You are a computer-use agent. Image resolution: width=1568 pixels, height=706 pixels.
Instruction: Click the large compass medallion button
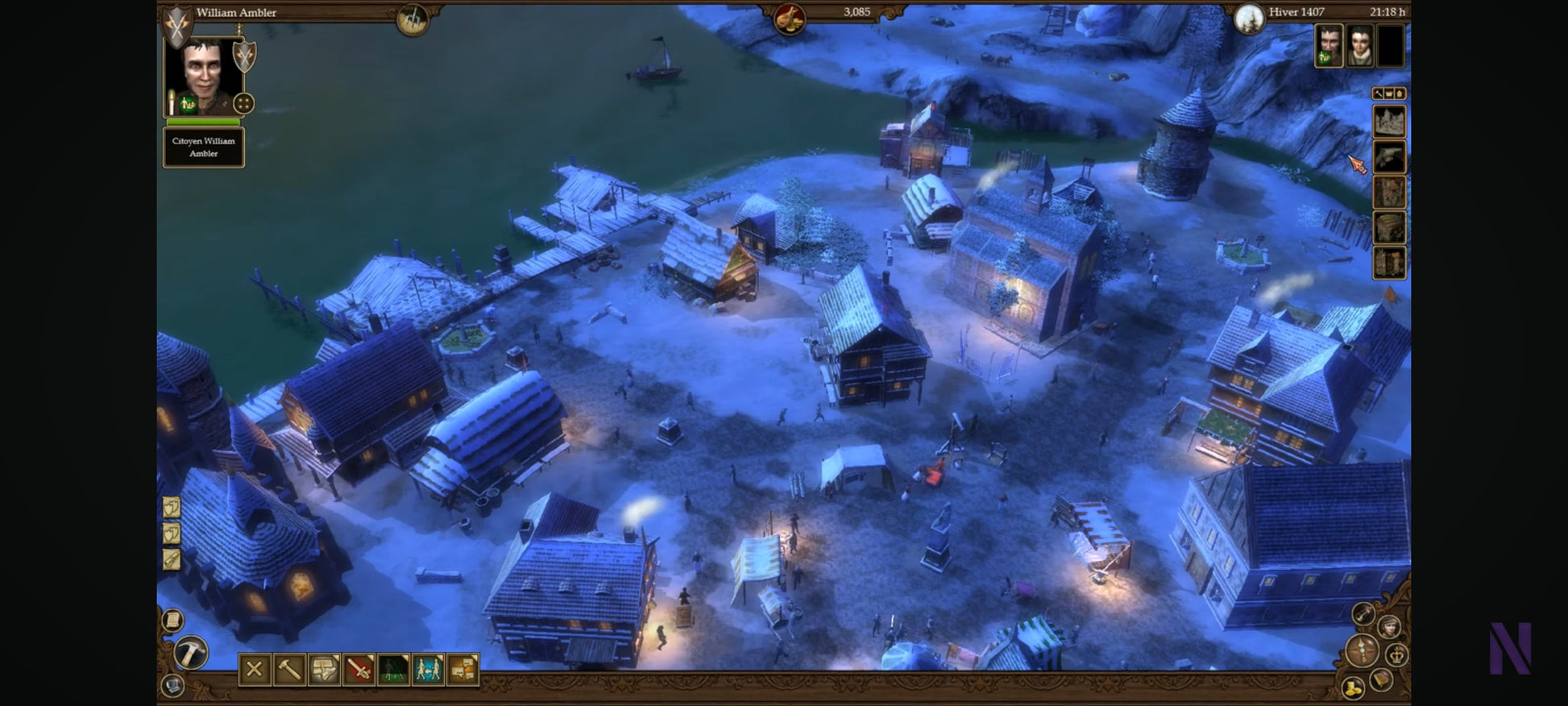(1363, 650)
